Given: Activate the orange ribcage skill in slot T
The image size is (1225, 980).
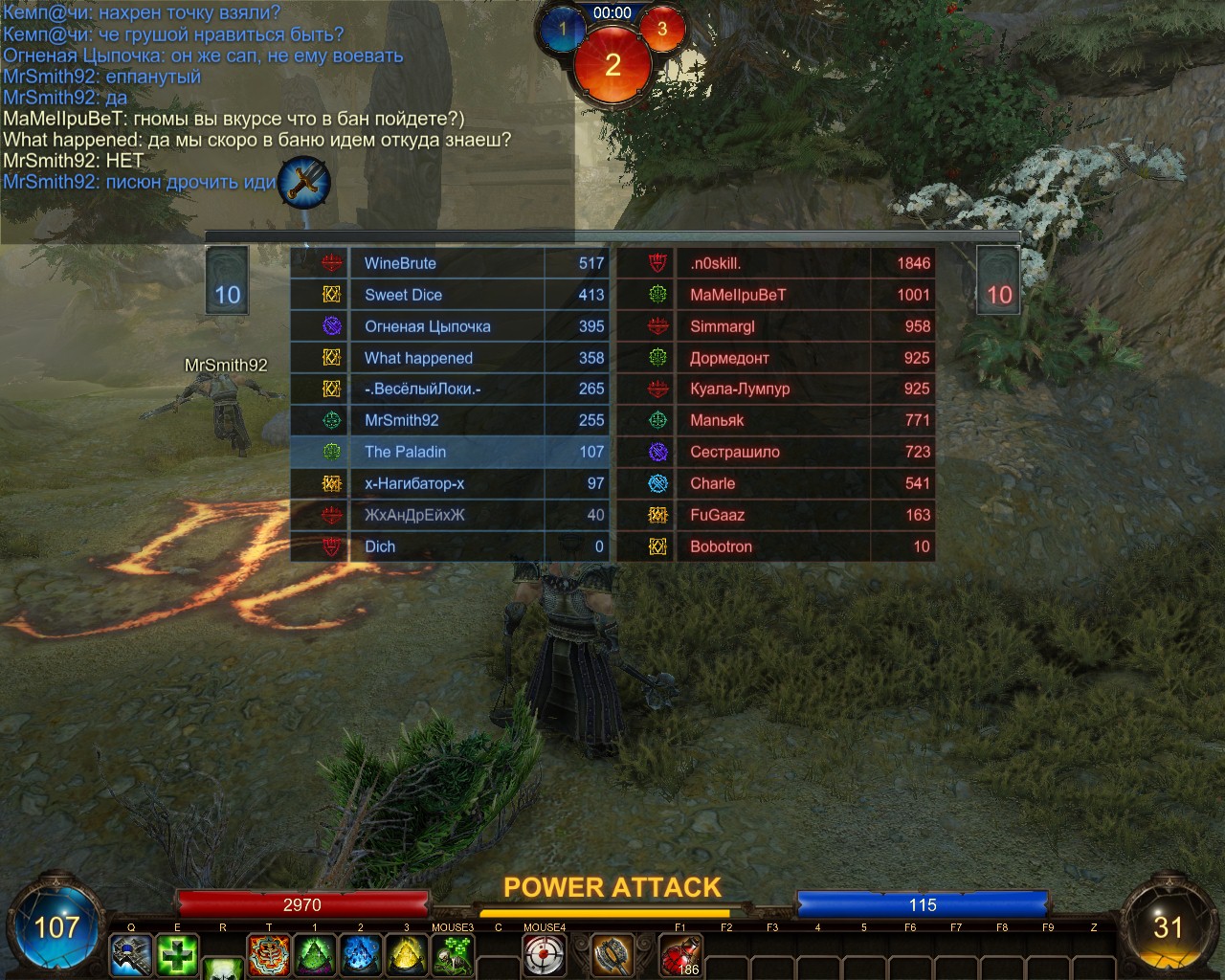Looking at the screenshot, I should pyautogui.click(x=269, y=954).
